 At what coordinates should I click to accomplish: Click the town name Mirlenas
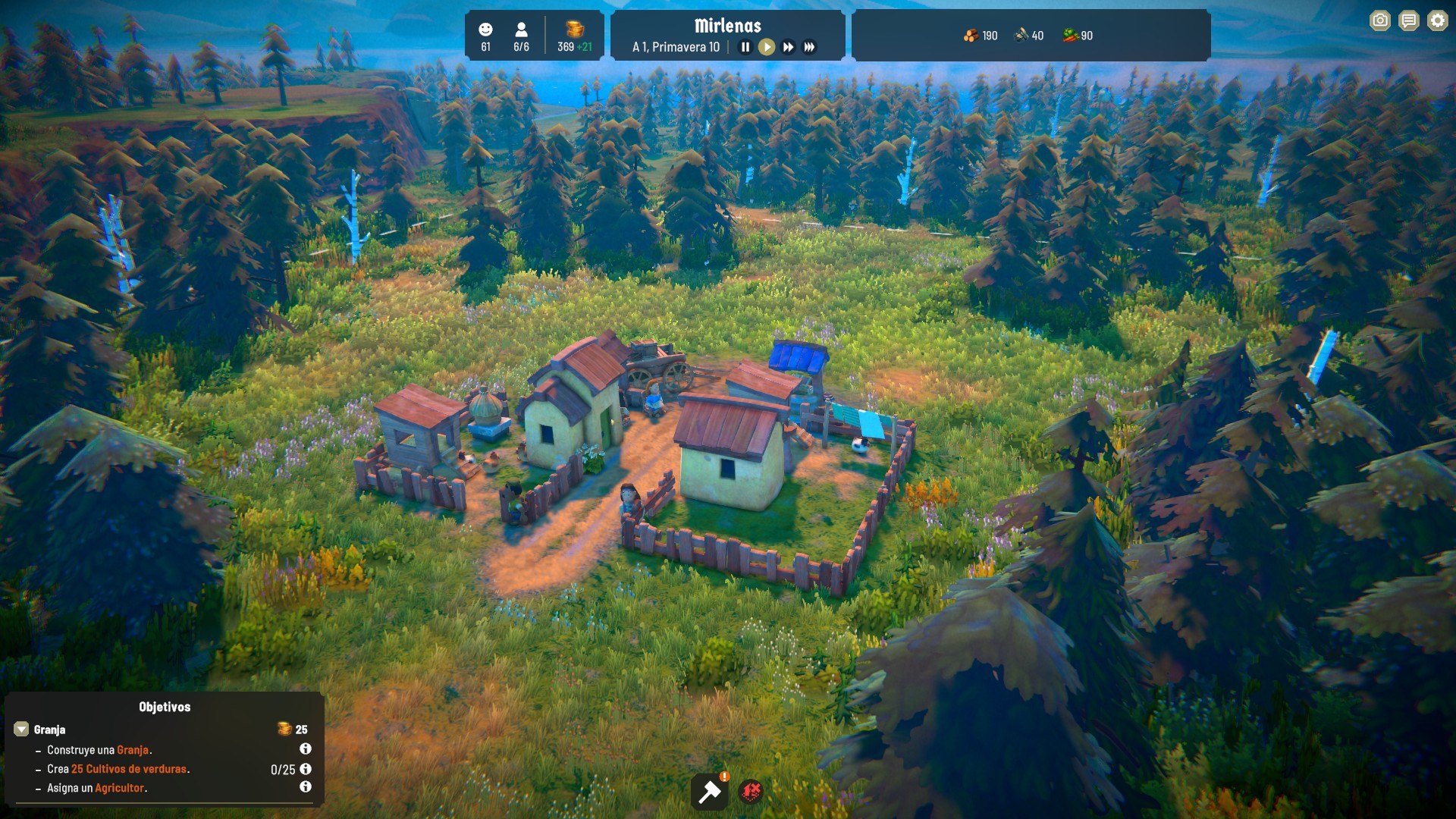click(x=727, y=26)
